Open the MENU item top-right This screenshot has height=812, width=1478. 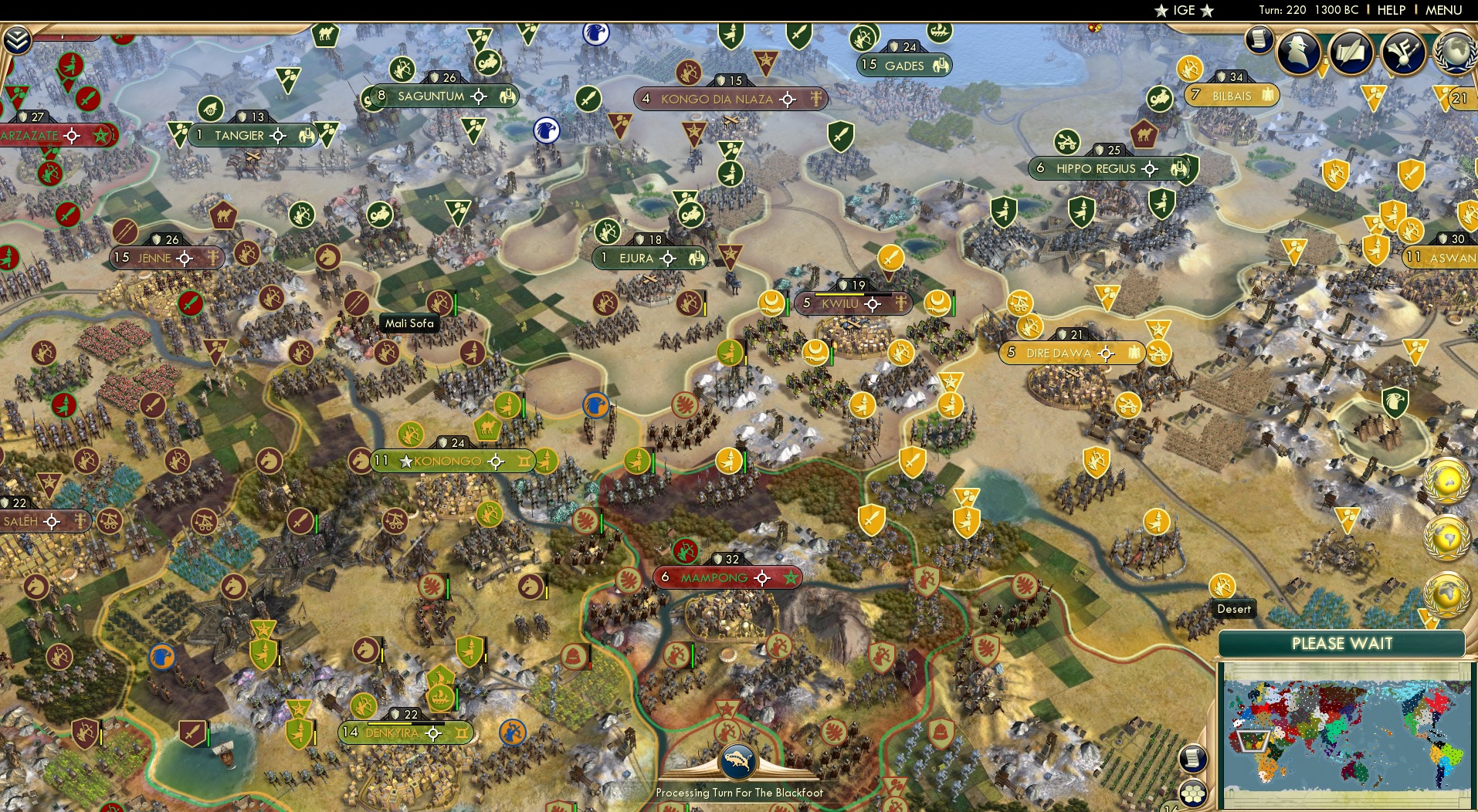click(1442, 11)
